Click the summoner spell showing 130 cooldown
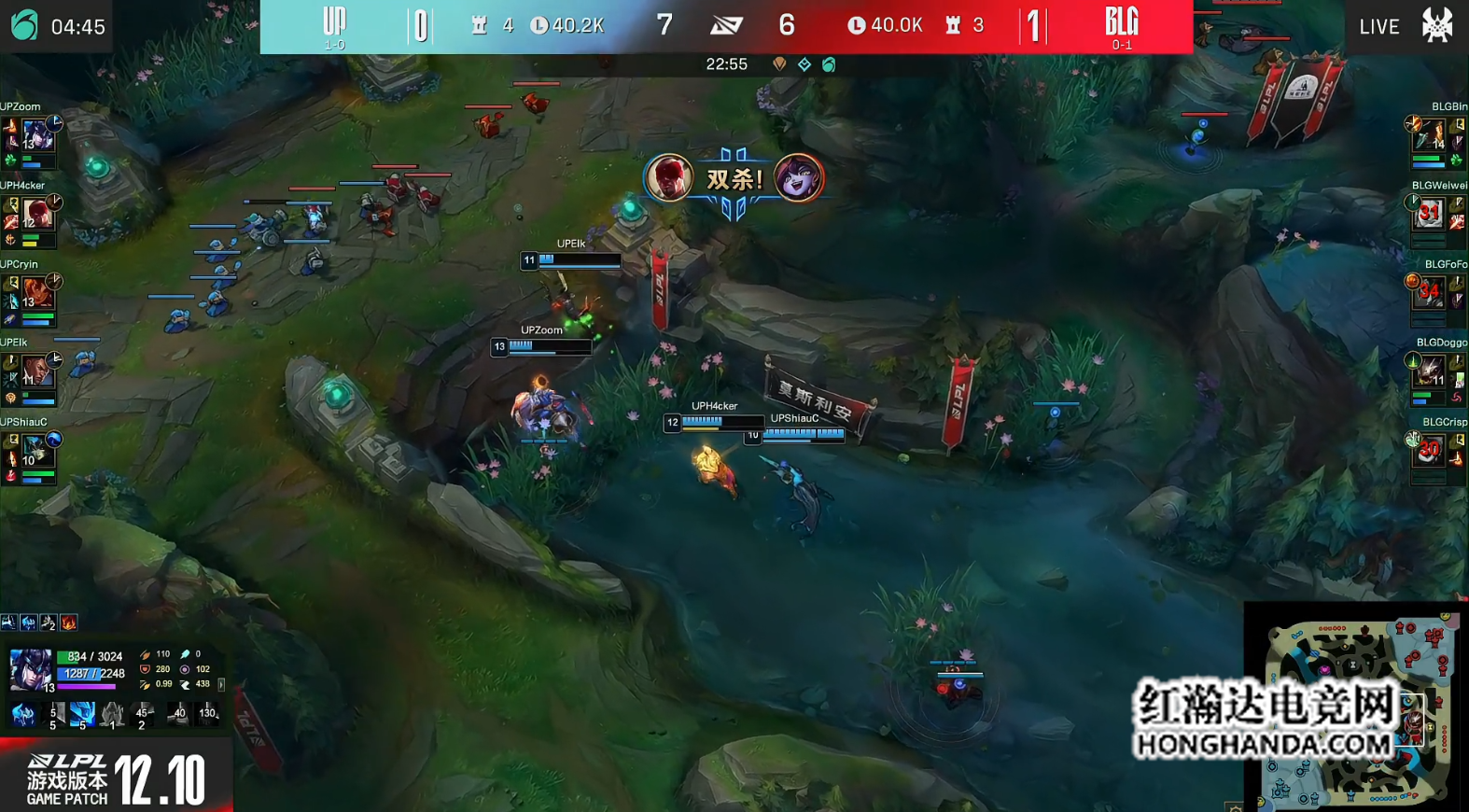The width and height of the screenshot is (1469, 812). tap(207, 715)
